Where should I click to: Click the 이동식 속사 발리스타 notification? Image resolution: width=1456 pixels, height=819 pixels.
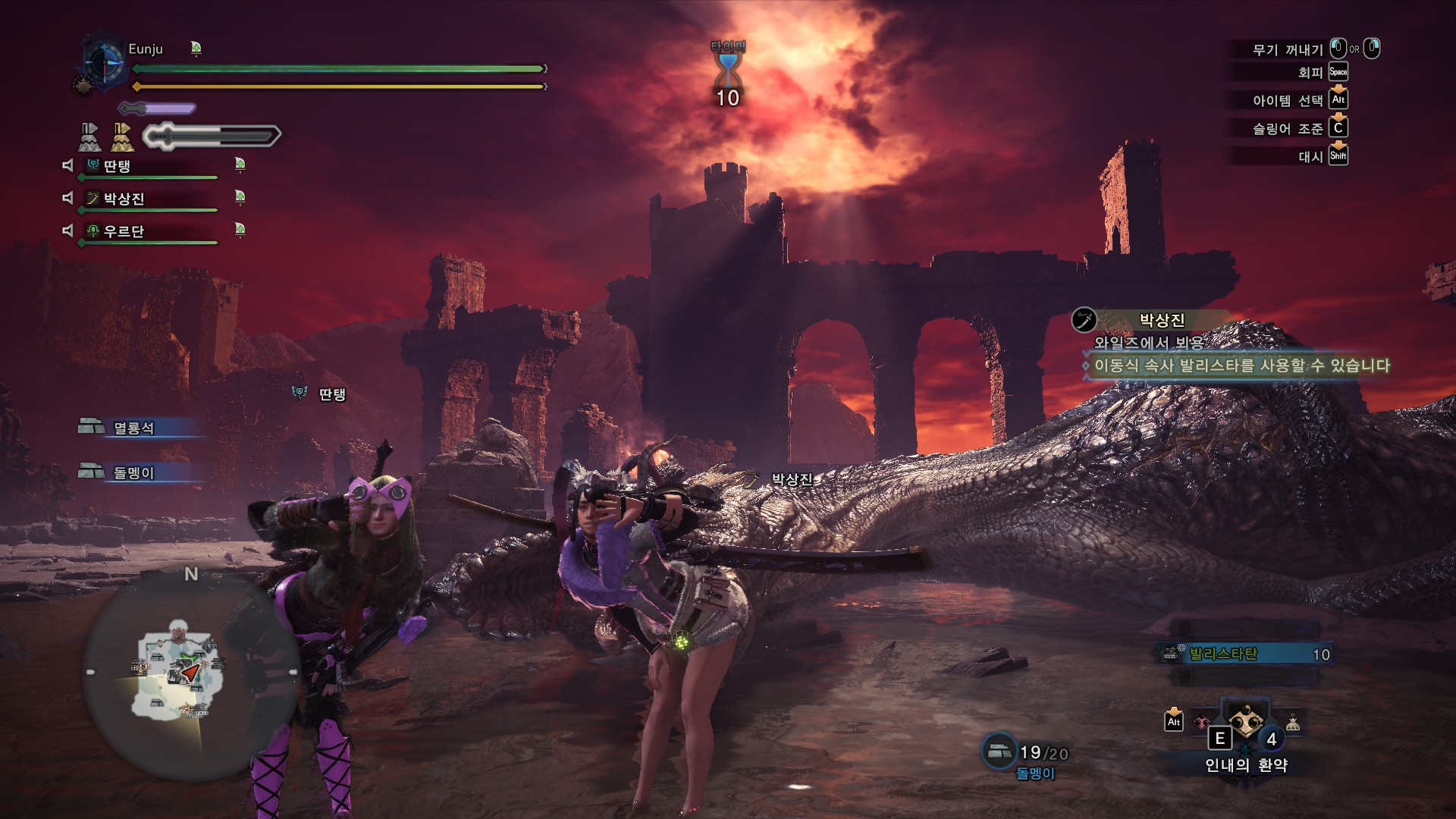[x=1241, y=366]
